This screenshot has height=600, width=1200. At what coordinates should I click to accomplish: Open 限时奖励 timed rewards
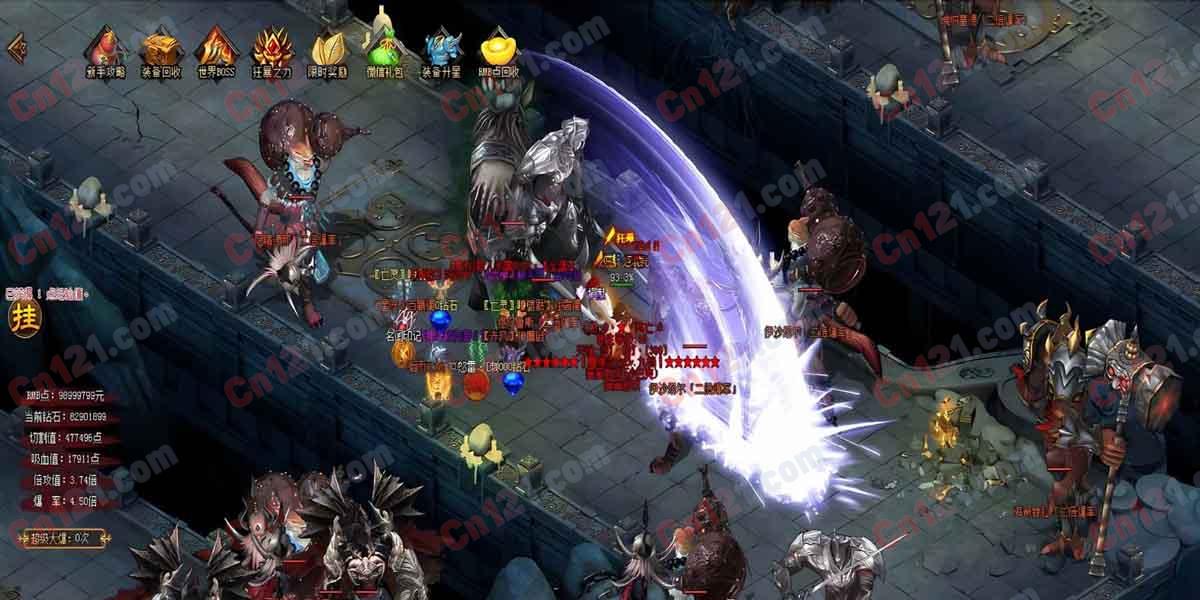(x=328, y=51)
